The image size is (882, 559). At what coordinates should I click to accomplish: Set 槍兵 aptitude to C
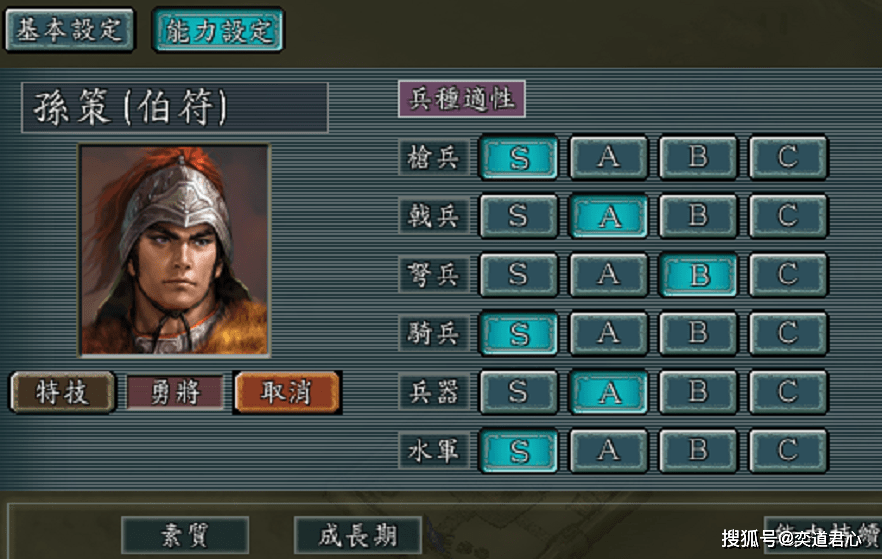(x=788, y=157)
